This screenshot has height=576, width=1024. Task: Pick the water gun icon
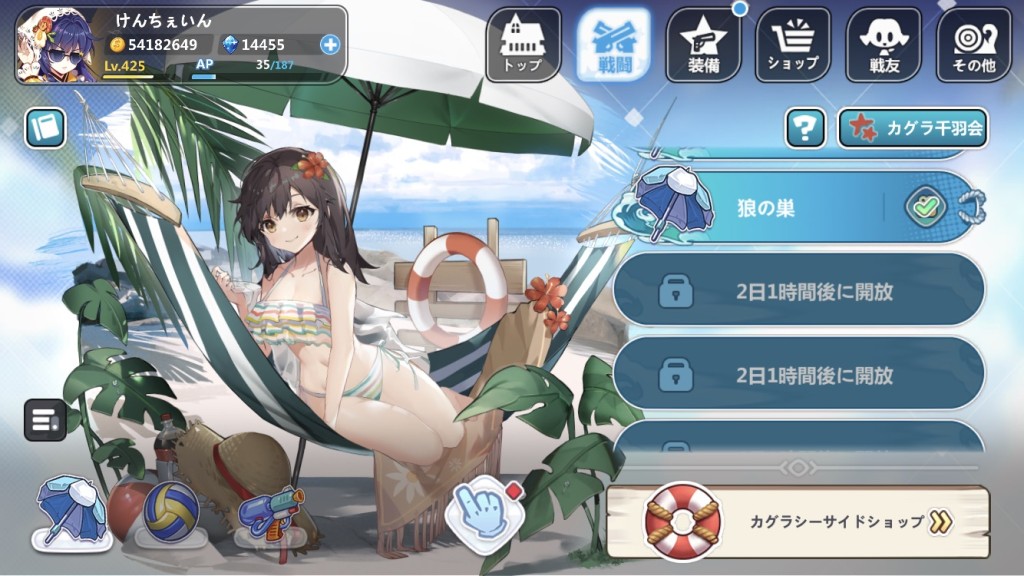[x=271, y=512]
